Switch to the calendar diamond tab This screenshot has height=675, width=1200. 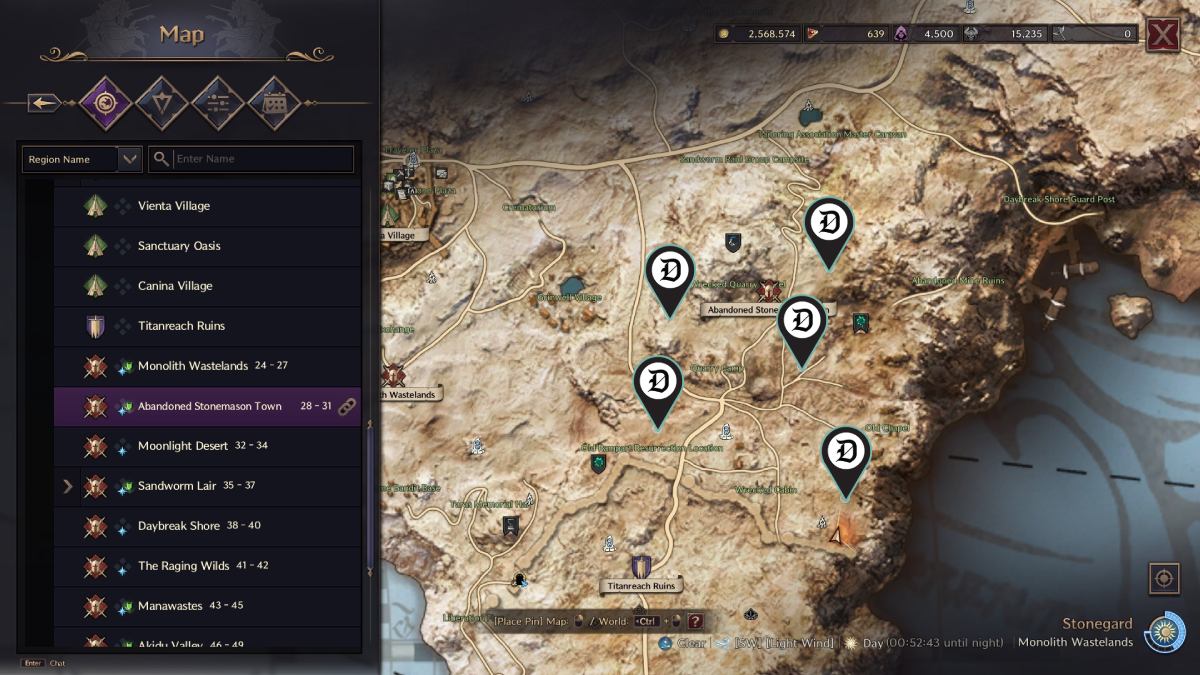274,102
